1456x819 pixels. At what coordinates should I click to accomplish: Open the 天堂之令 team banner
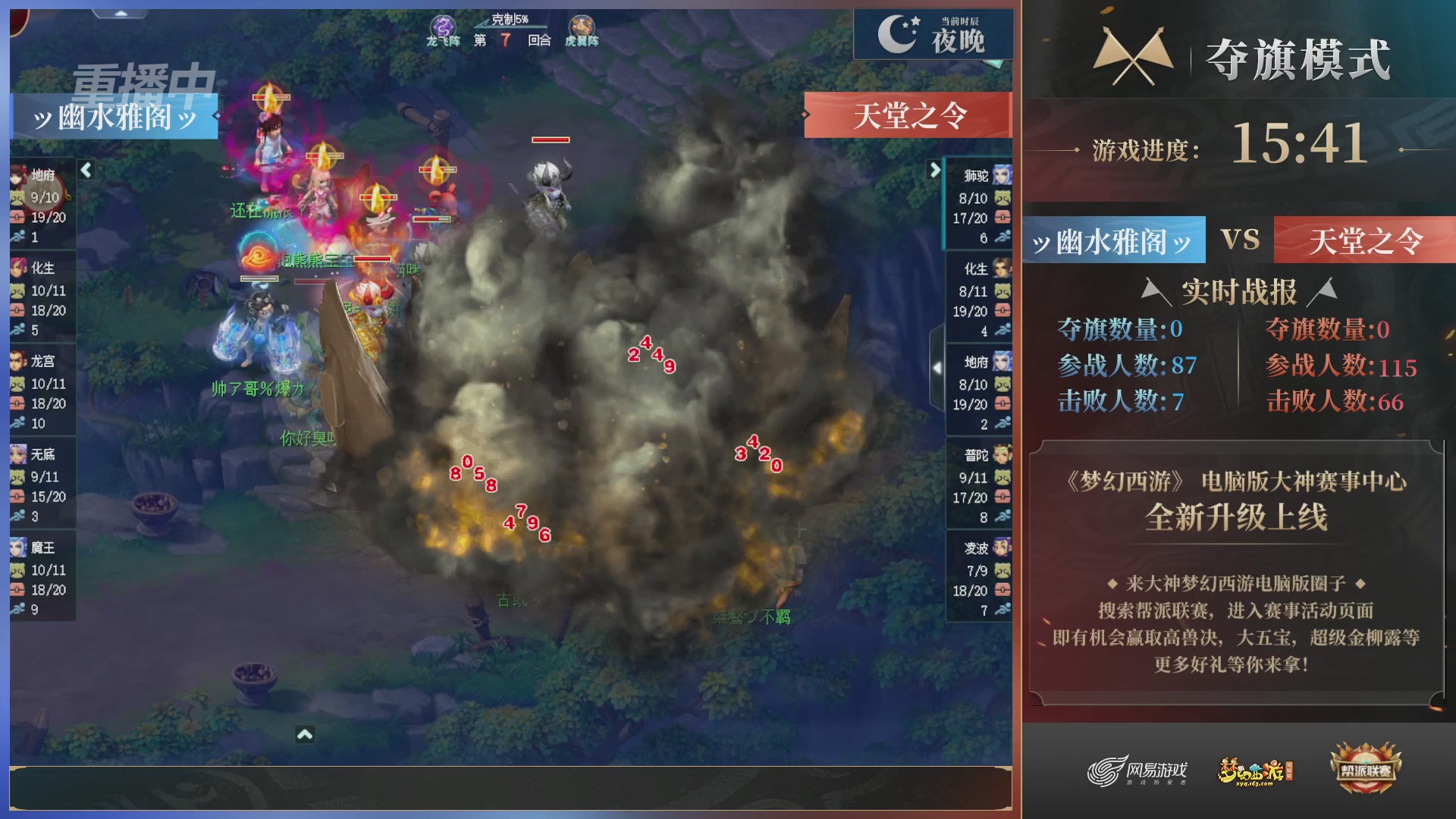coord(907,115)
